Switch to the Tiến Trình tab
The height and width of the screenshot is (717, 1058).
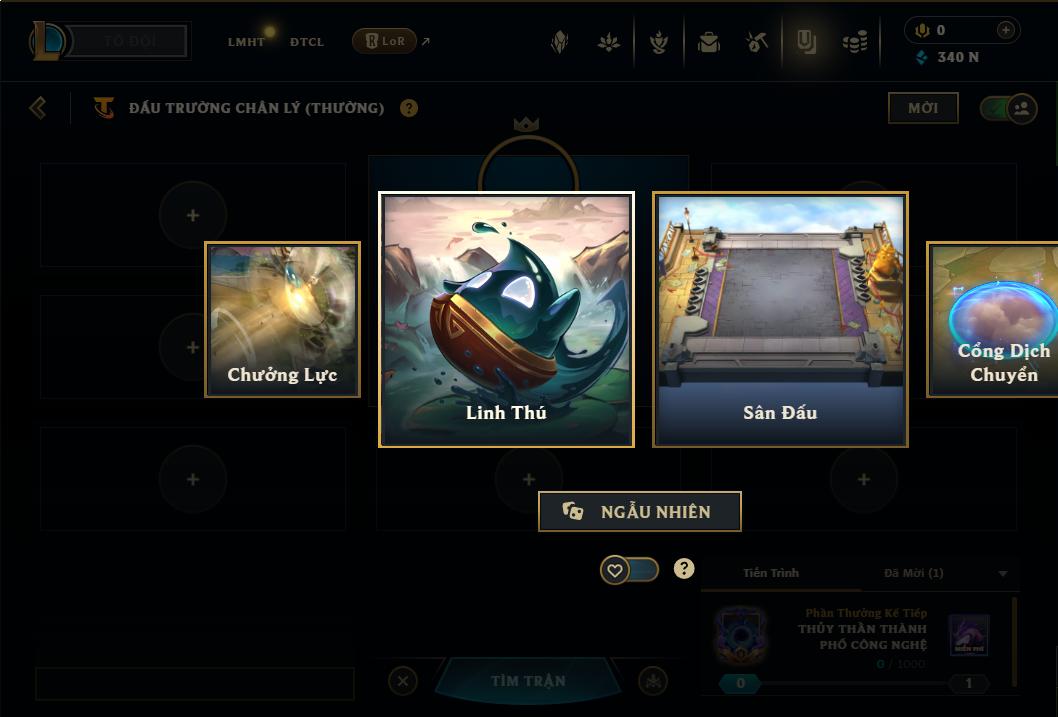coord(771,573)
